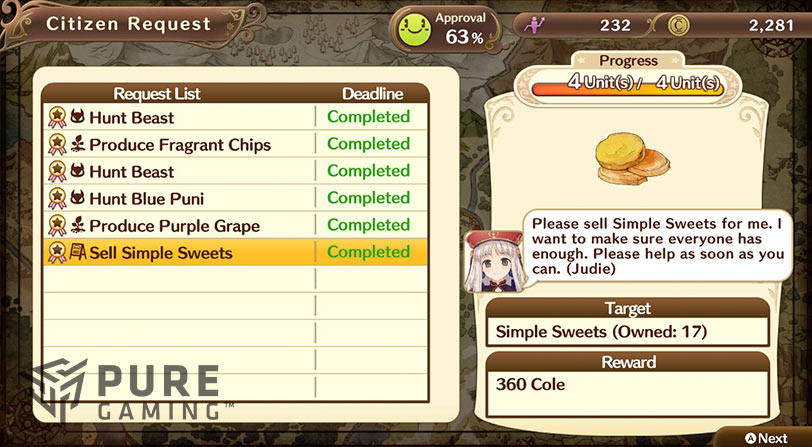
Task: Click the Simple Sweets target field
Action: [x=627, y=332]
